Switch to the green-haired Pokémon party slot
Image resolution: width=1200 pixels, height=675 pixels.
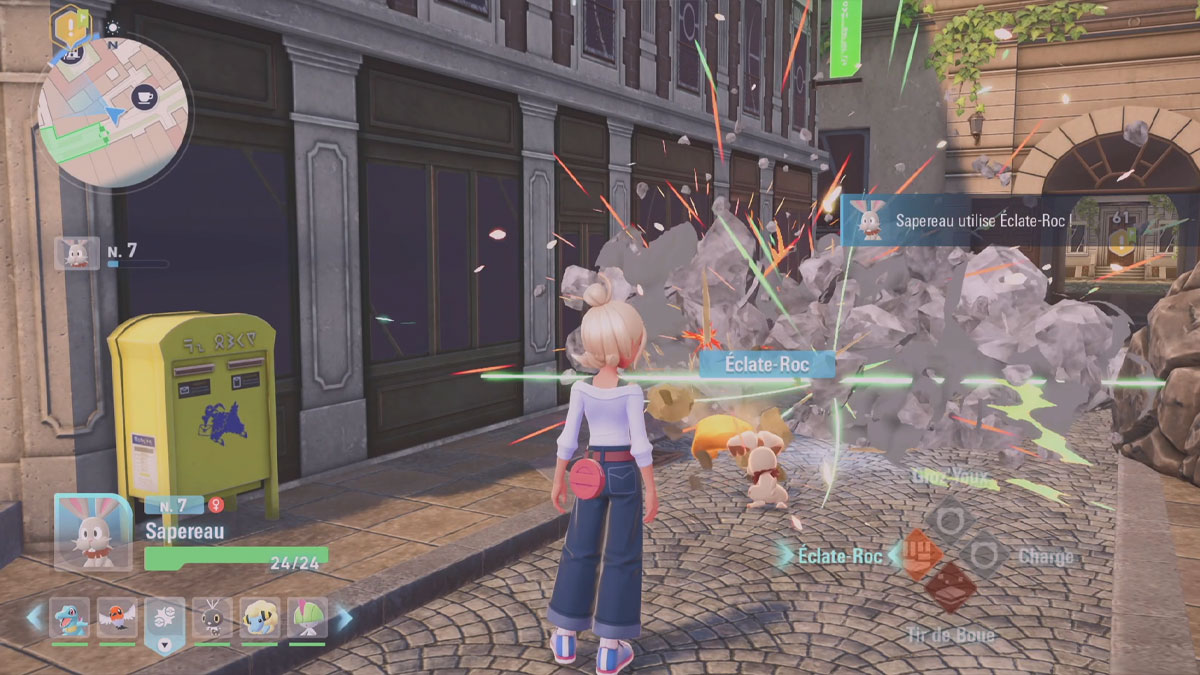[308, 617]
